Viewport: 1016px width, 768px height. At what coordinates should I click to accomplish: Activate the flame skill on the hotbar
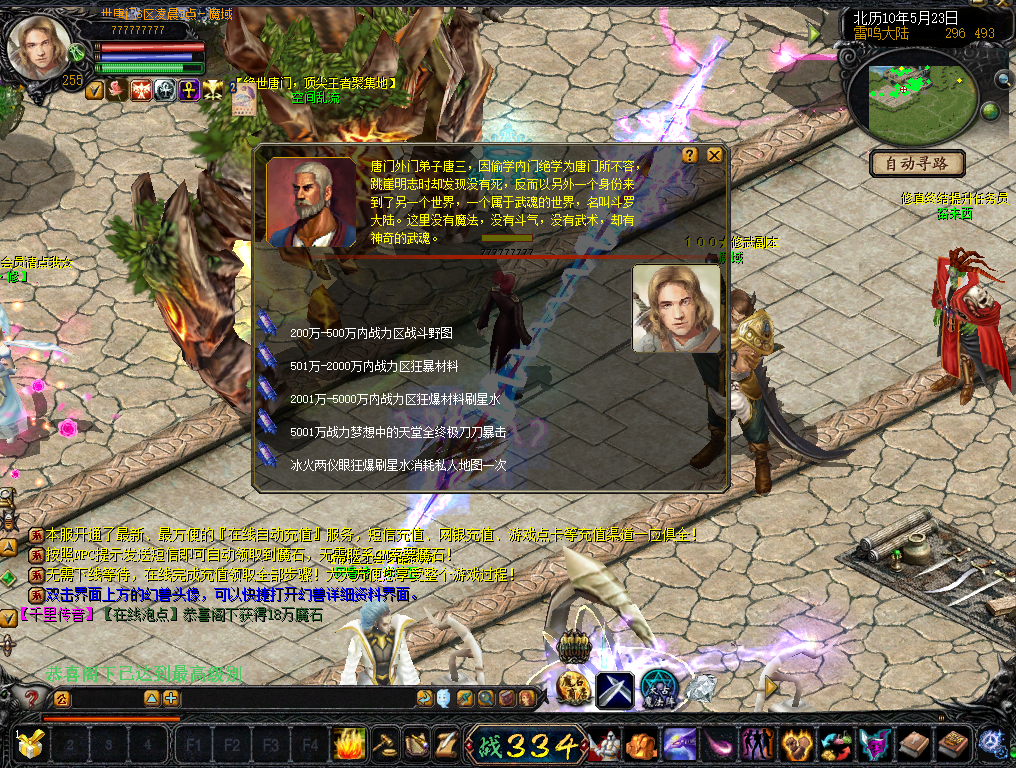coord(348,744)
